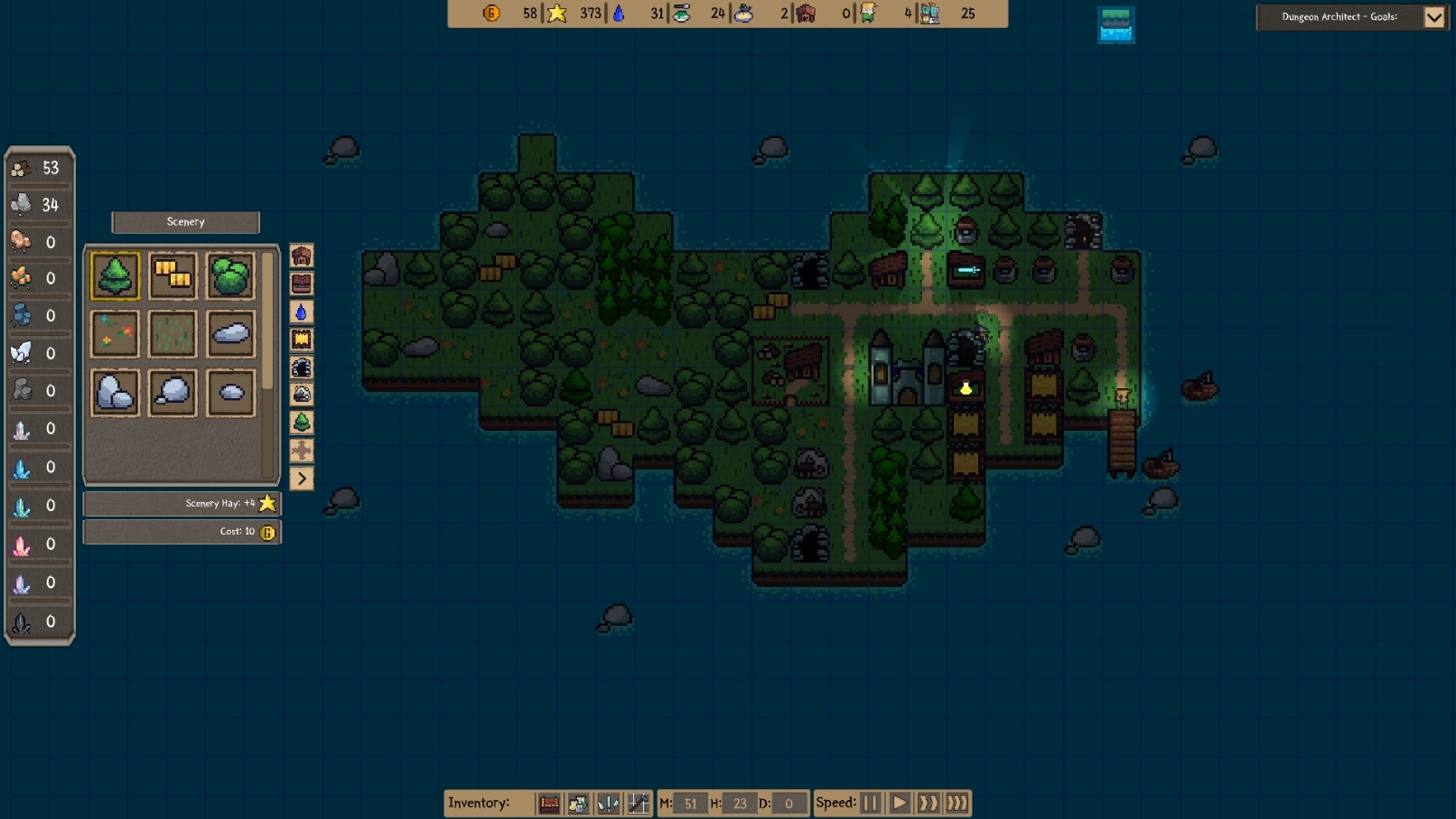
Task: Open the Scenery panel header
Action: coord(185,222)
